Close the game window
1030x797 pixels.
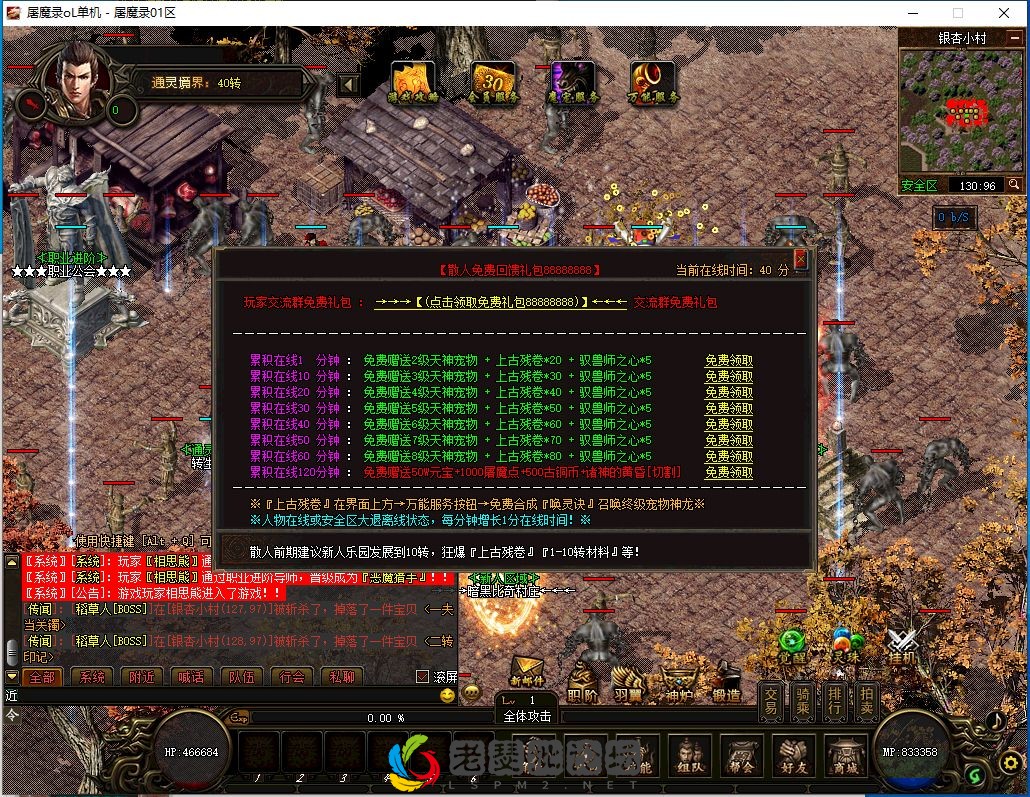pos(1004,13)
